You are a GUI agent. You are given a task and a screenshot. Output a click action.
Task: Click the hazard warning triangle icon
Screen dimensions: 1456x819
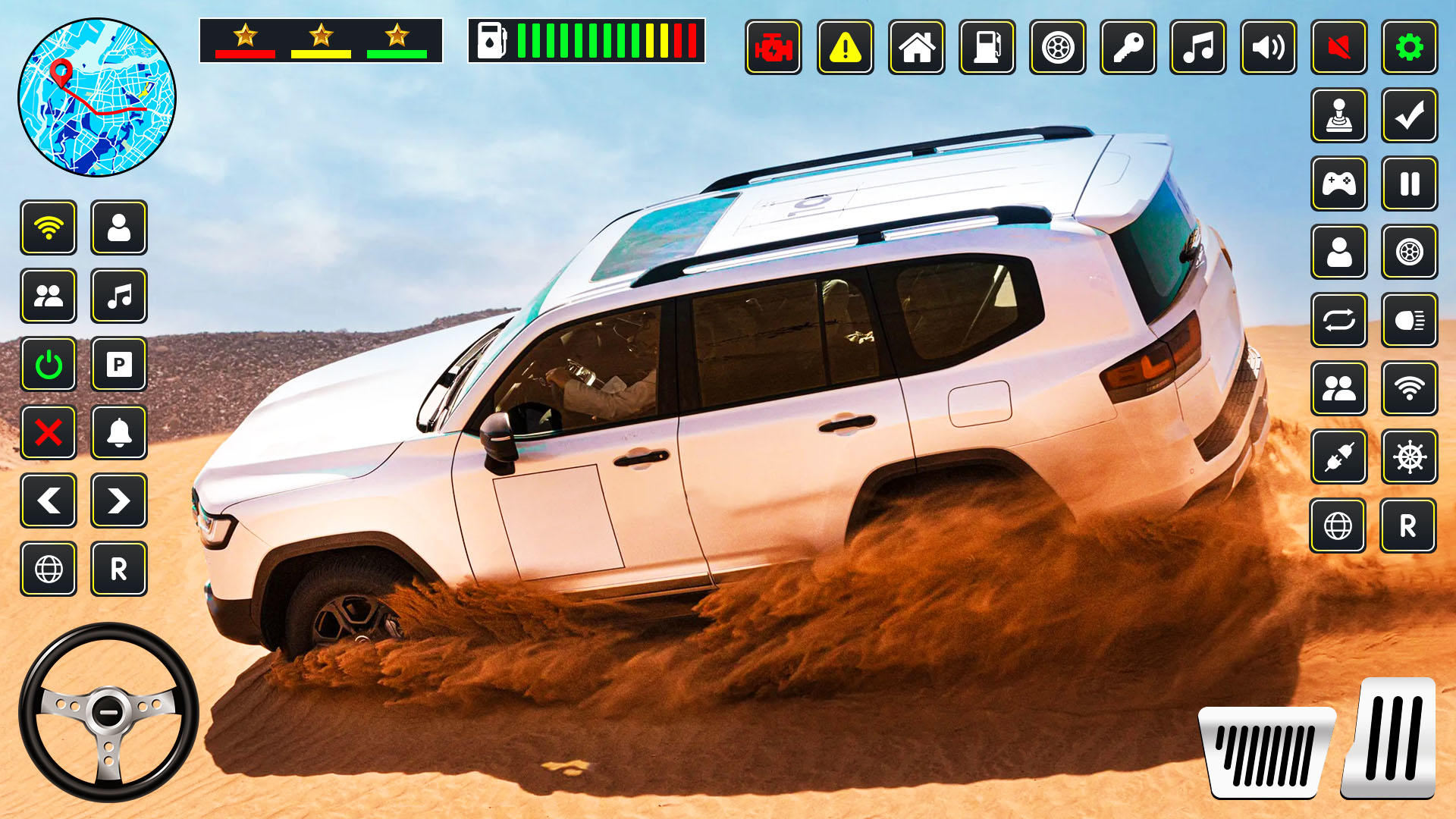coord(846,49)
